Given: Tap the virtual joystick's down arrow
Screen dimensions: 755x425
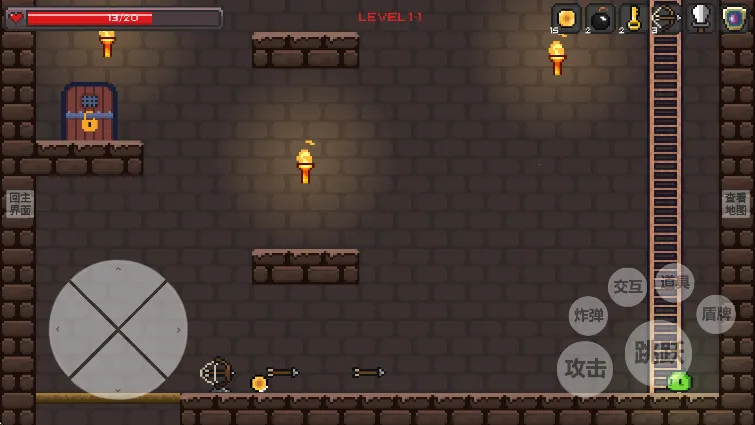Looking at the screenshot, I should click(x=118, y=389).
